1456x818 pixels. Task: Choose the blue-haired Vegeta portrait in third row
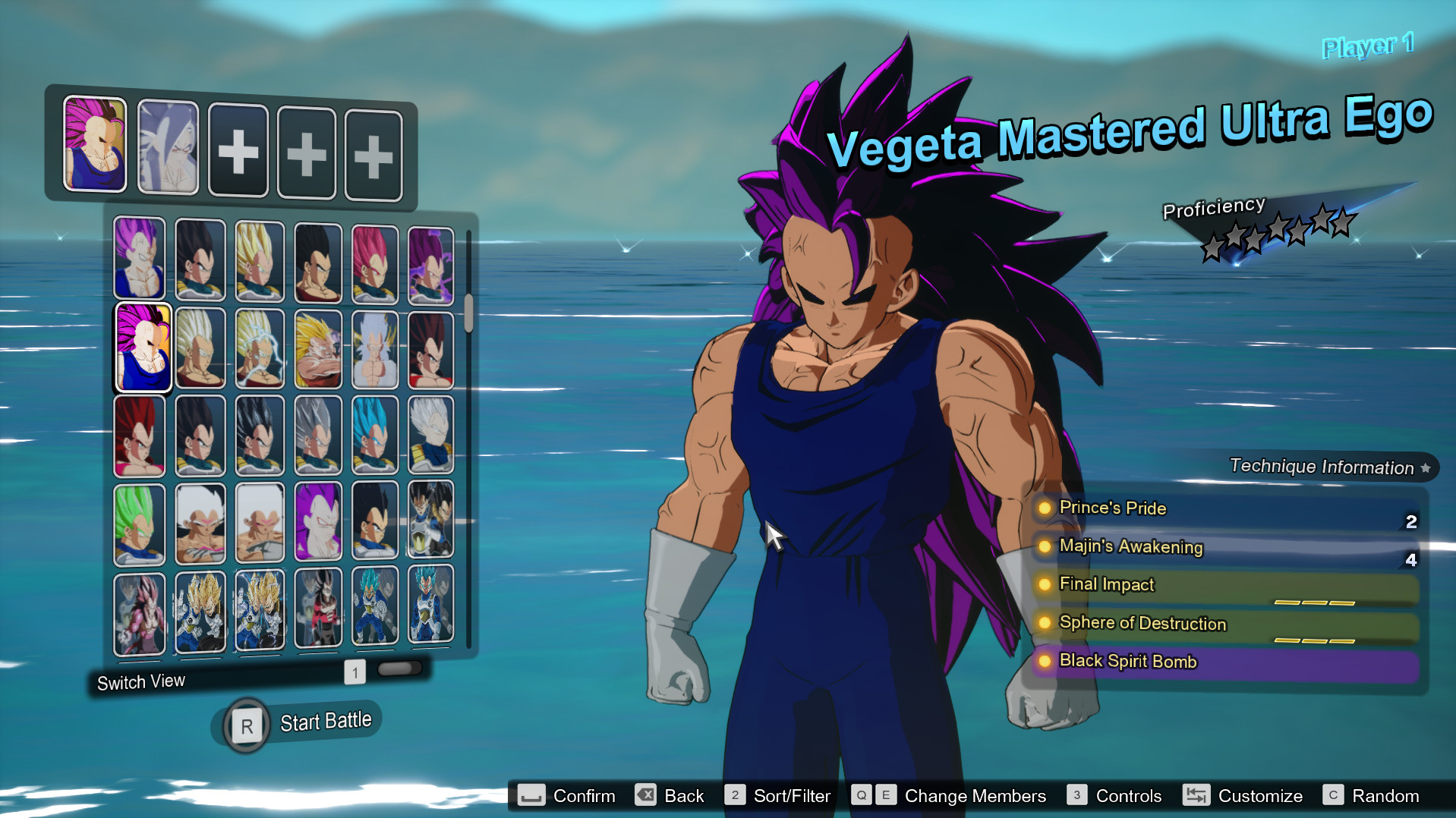[375, 436]
